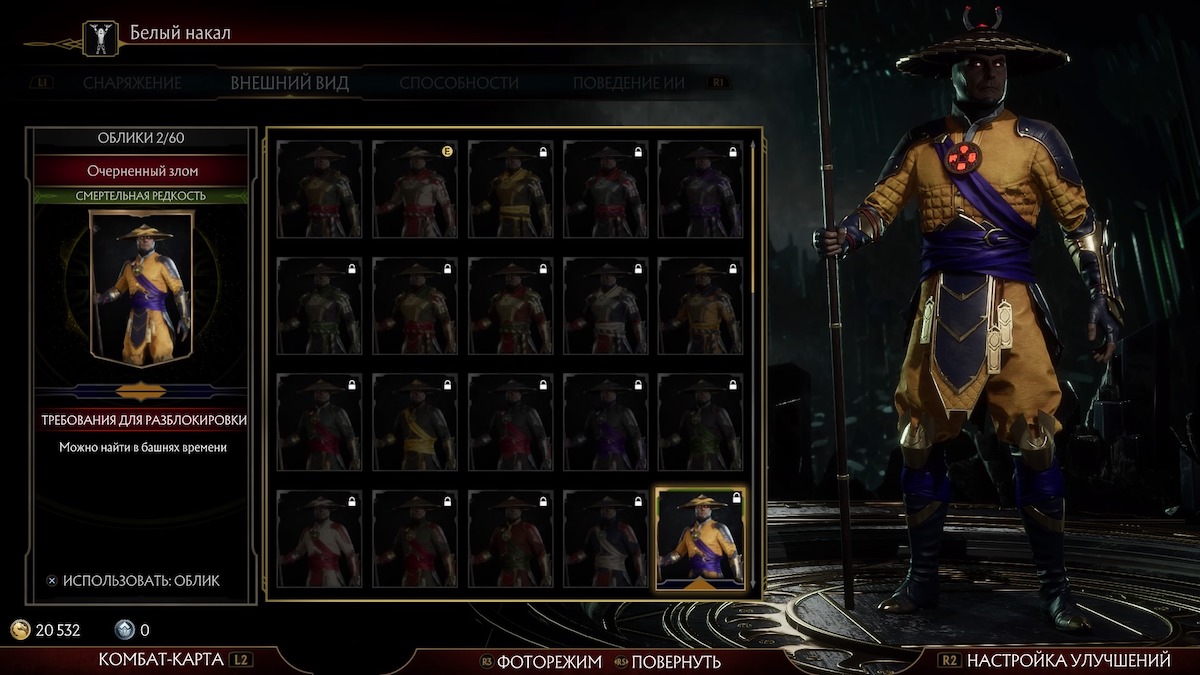Screen dimensions: 1200x675
Task: Select the Способности tab
Action: (x=459, y=83)
